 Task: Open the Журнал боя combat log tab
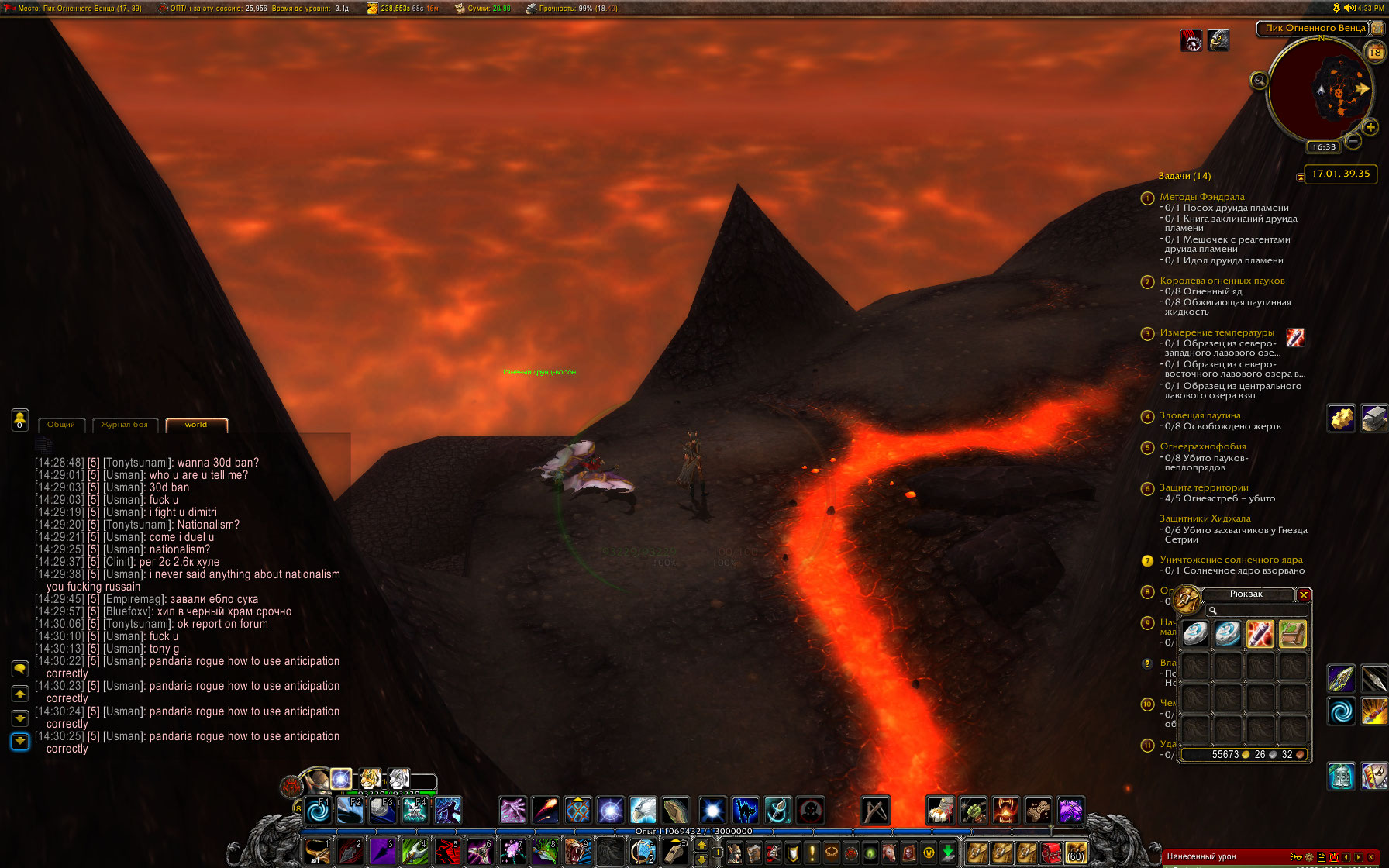tap(125, 425)
